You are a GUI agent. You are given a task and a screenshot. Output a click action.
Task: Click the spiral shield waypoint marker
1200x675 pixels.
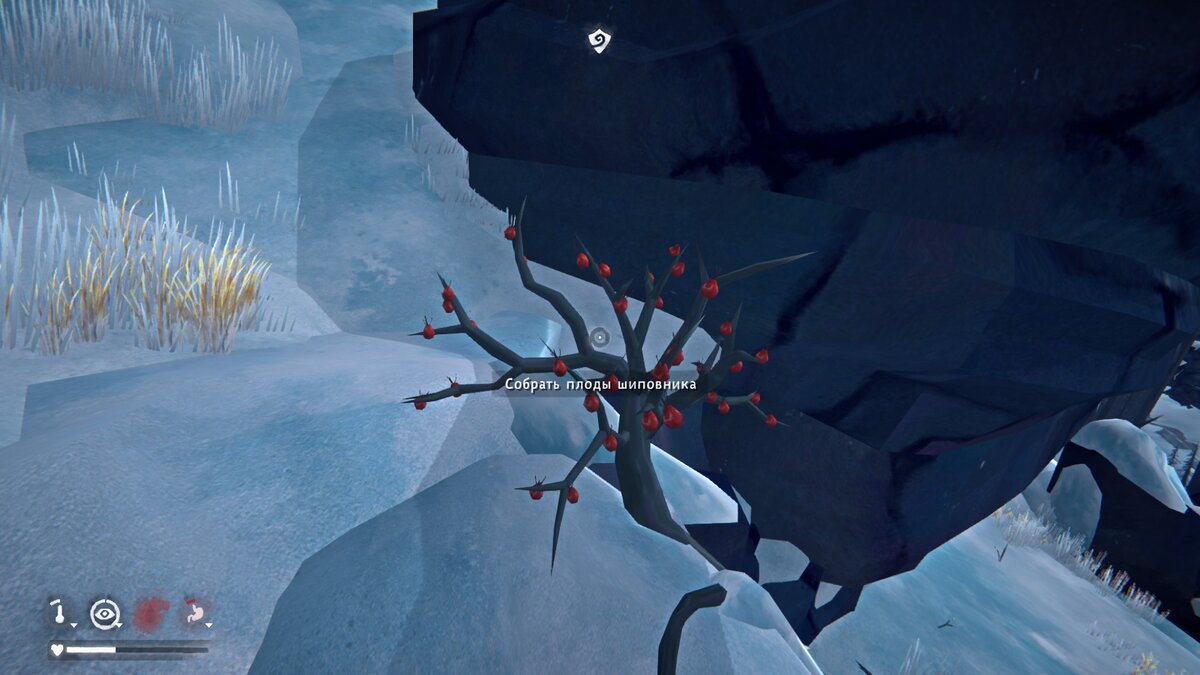598,40
